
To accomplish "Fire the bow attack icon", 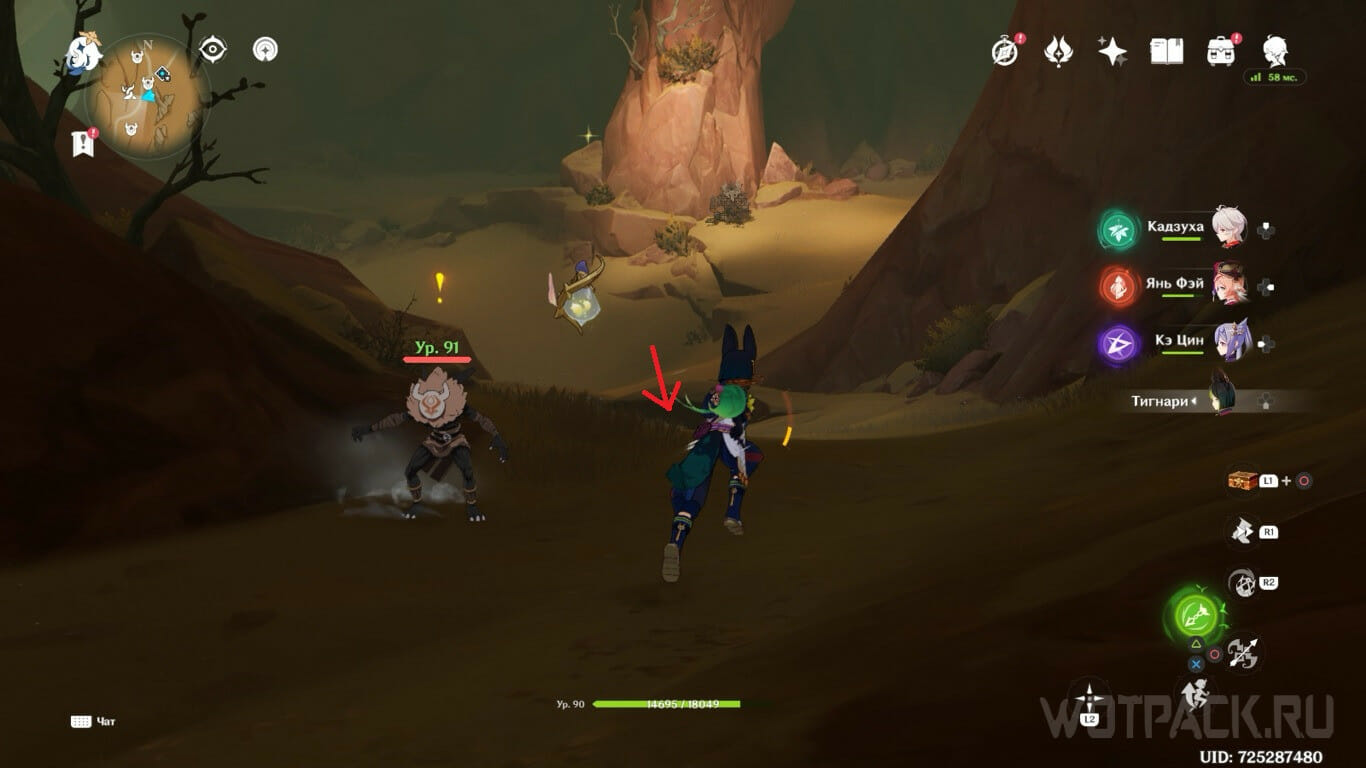I will (x=1243, y=654).
